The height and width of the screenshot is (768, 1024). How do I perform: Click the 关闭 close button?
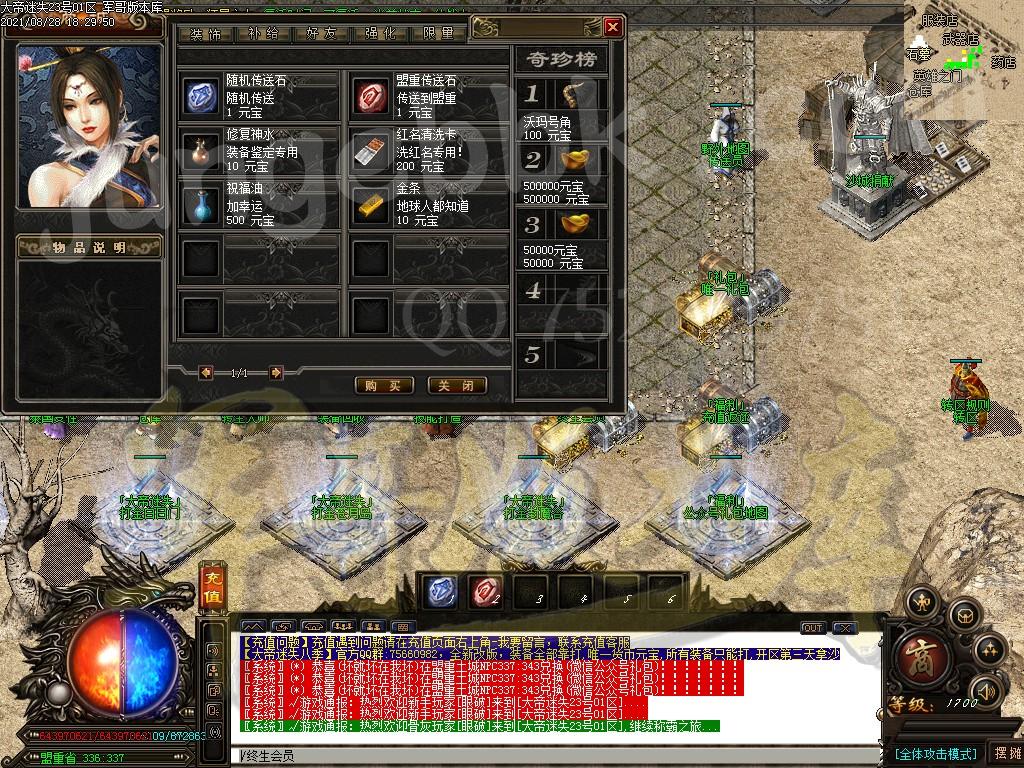[457, 385]
